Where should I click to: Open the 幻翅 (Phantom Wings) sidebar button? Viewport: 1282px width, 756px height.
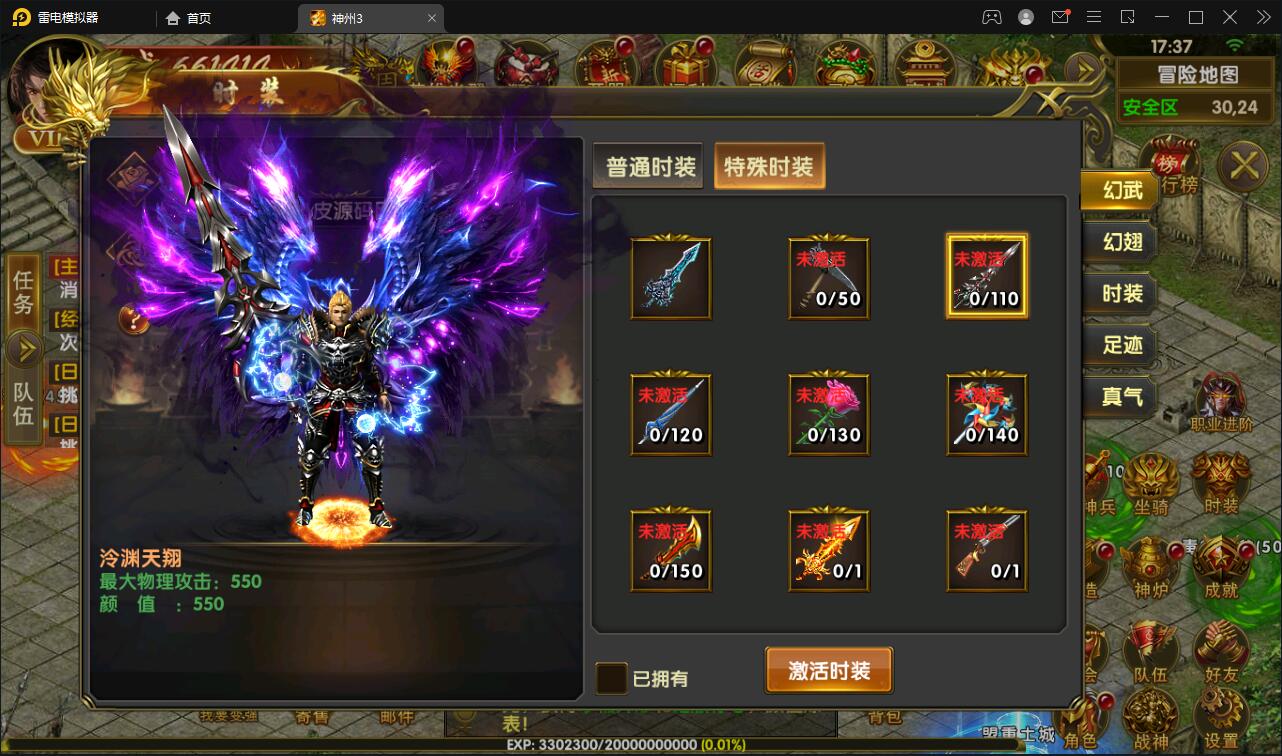[1119, 243]
